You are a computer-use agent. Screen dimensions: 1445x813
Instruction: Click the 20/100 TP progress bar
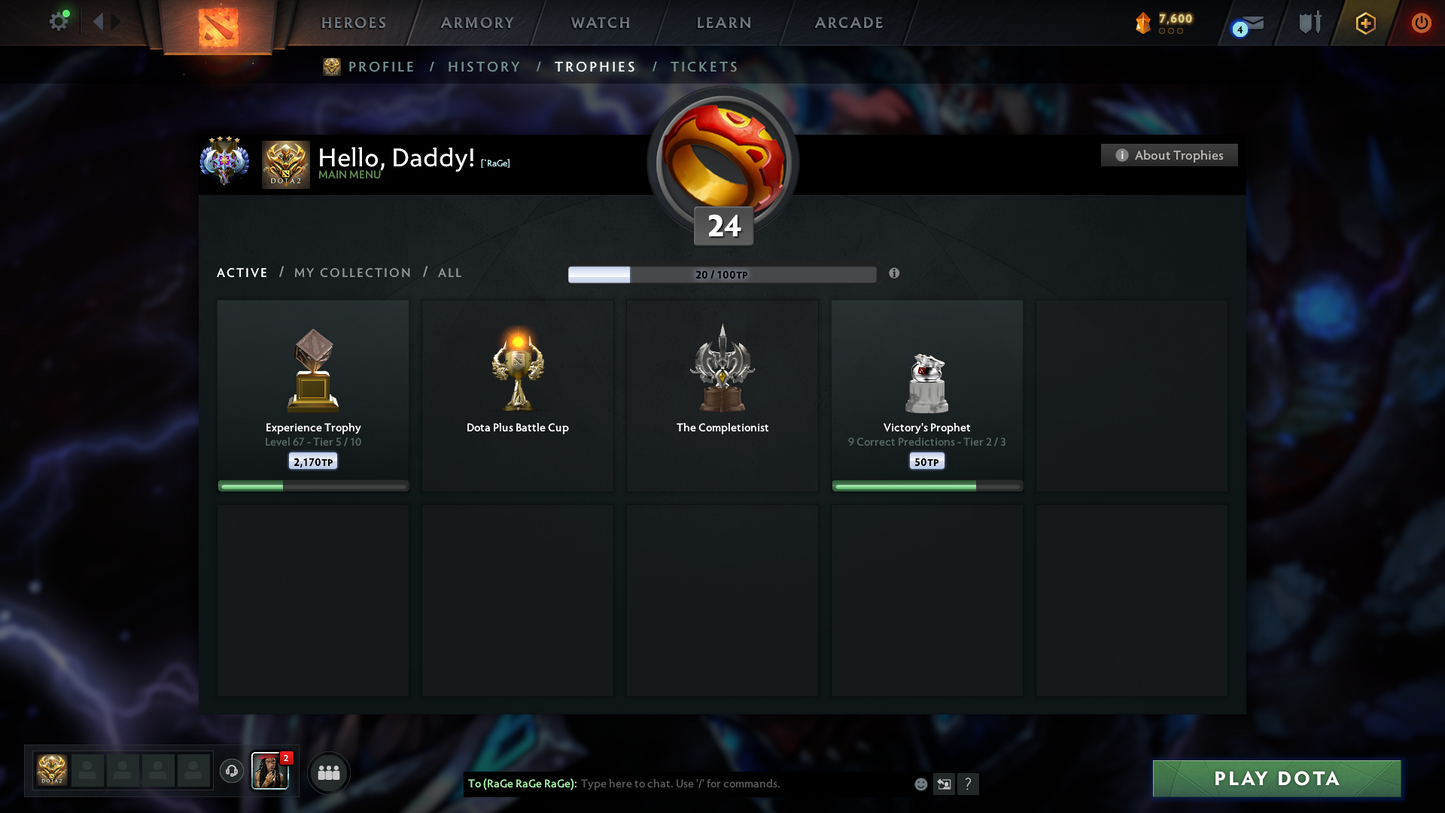tap(721, 273)
